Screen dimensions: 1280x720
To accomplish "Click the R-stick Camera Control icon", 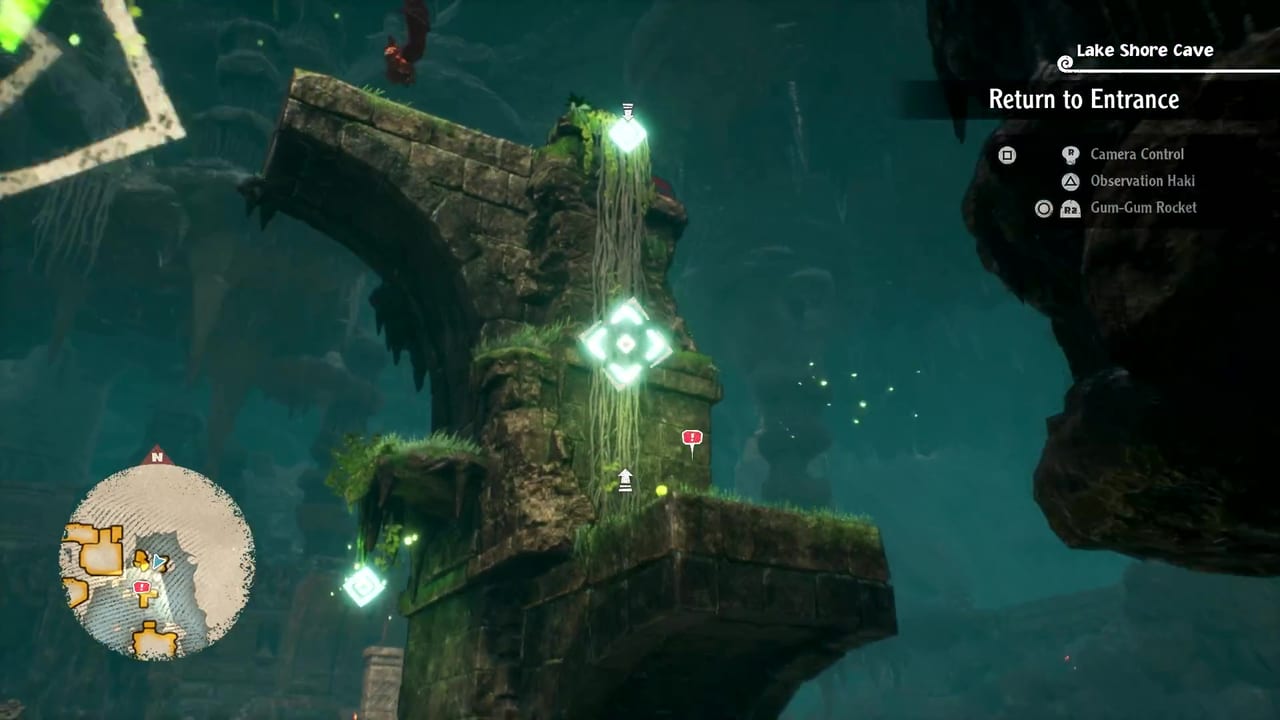I will (1070, 153).
